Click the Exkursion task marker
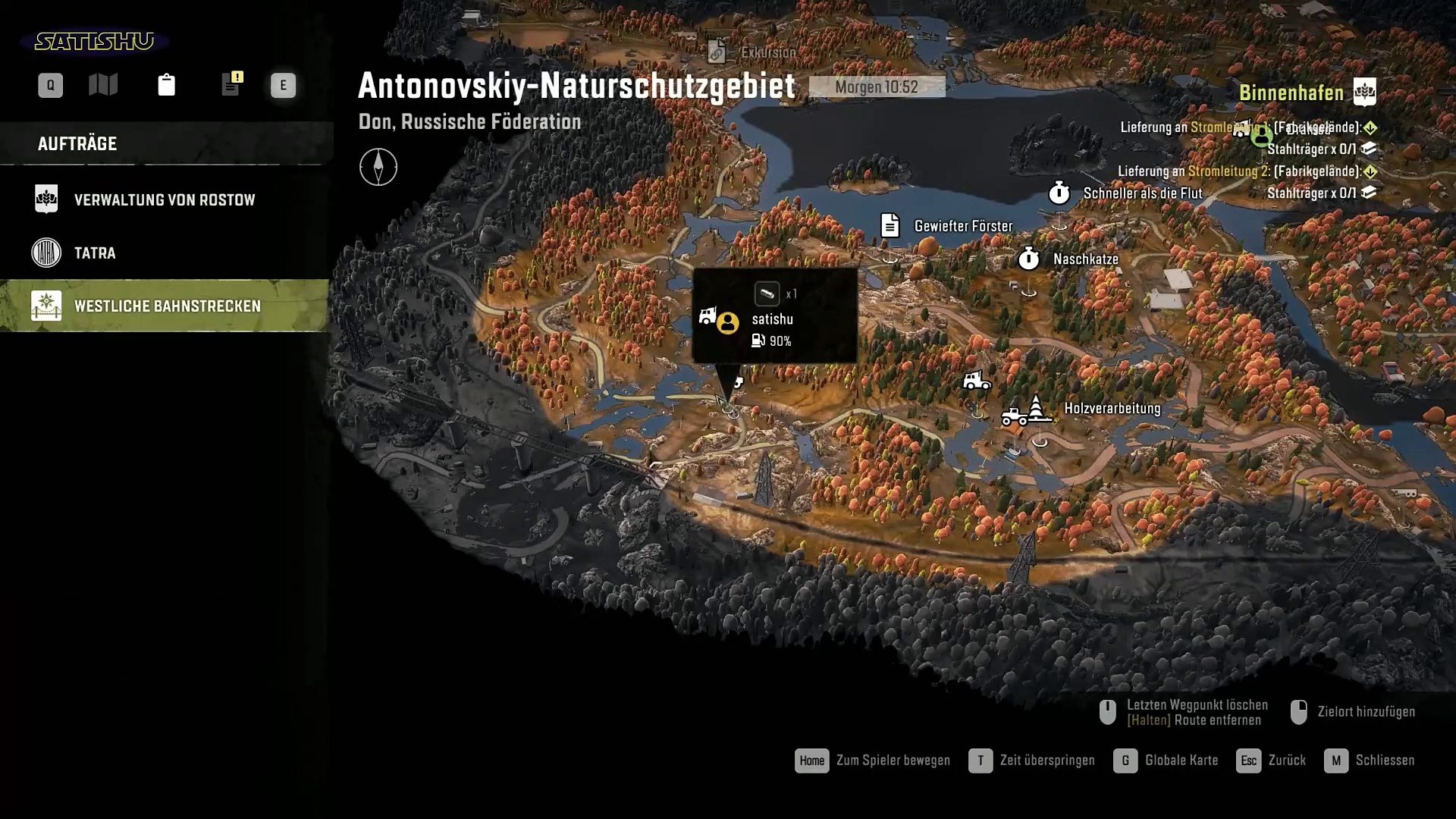 (x=717, y=52)
